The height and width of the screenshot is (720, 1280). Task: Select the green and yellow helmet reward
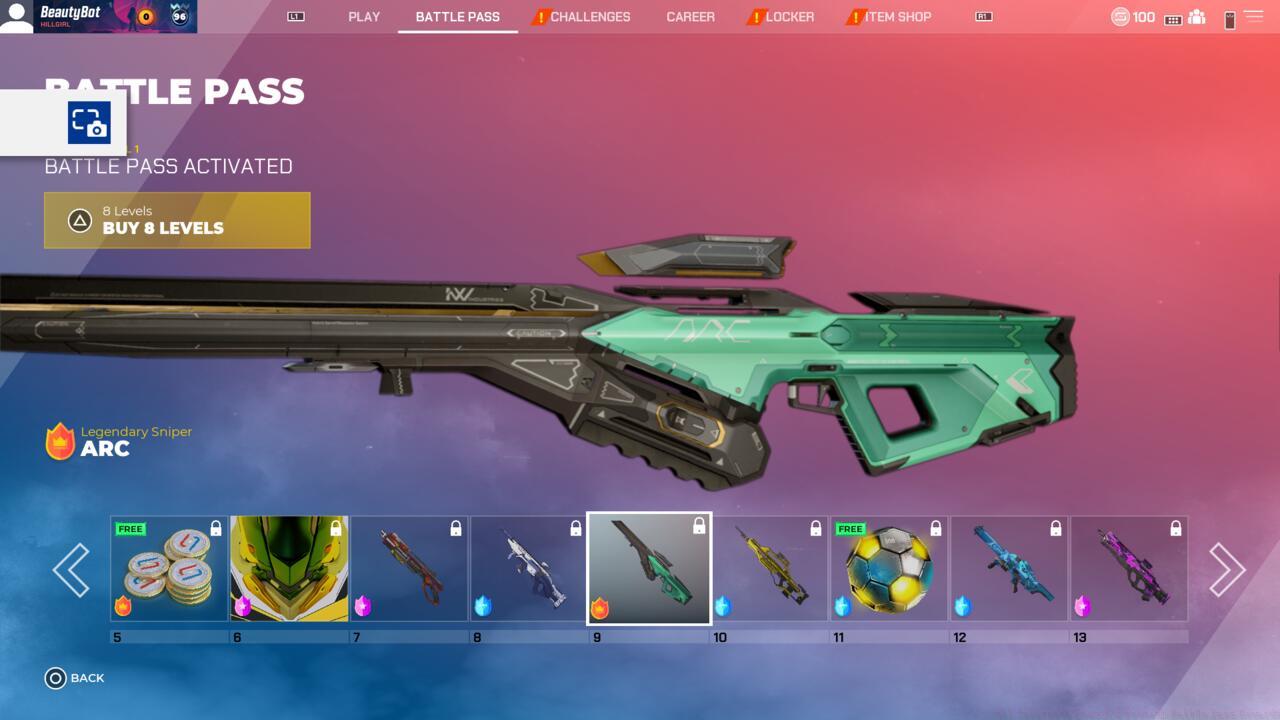point(289,569)
